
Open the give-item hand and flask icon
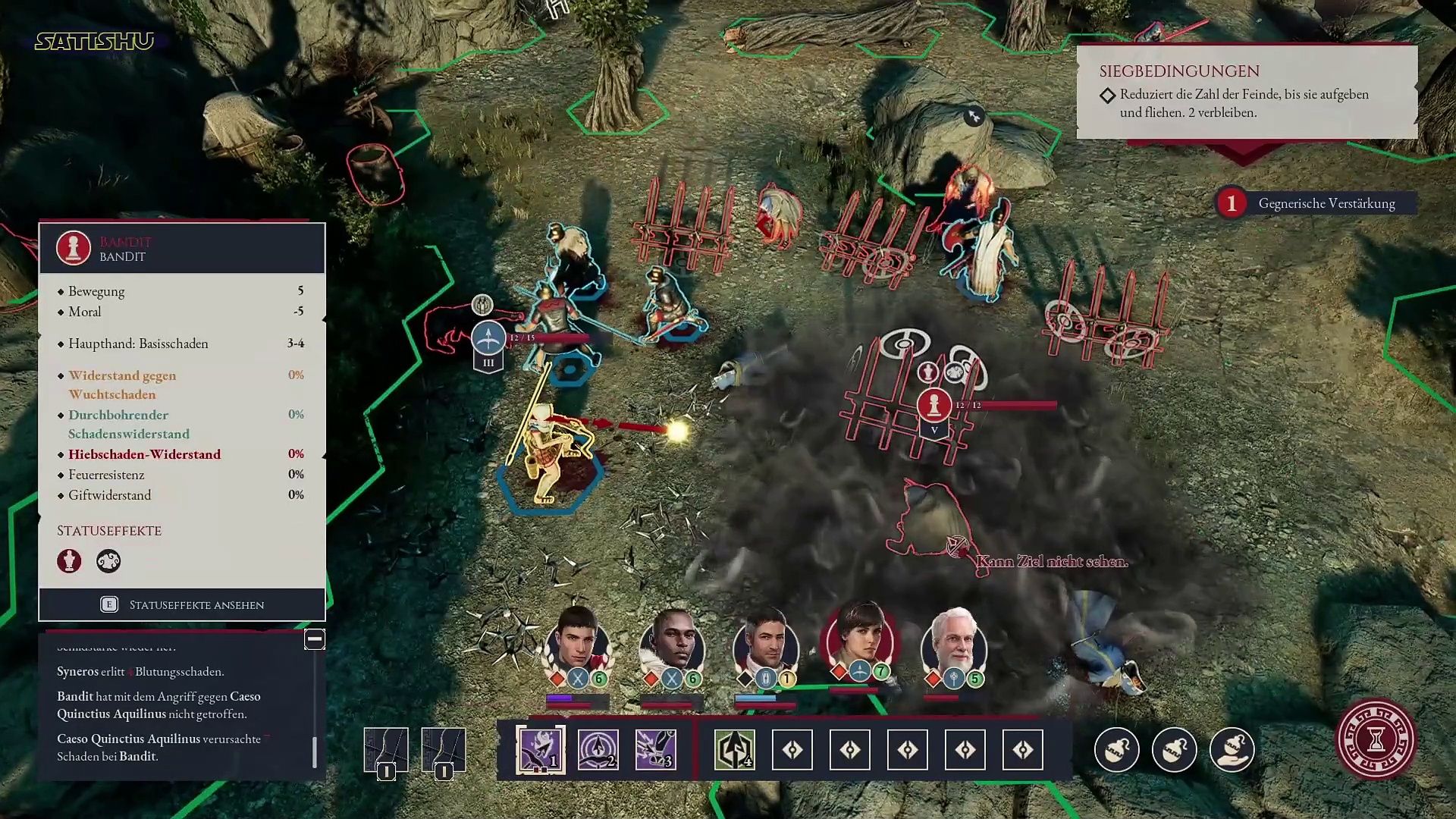click(x=1232, y=750)
